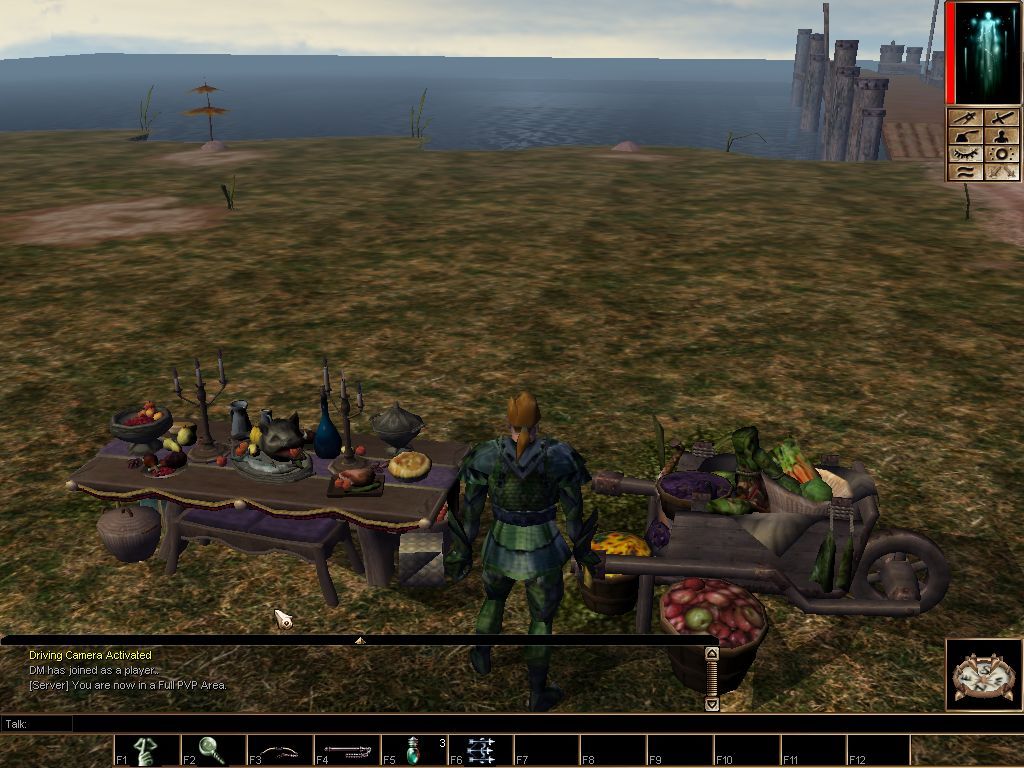
Task: Click the anvil icon button
Action: click(965, 136)
